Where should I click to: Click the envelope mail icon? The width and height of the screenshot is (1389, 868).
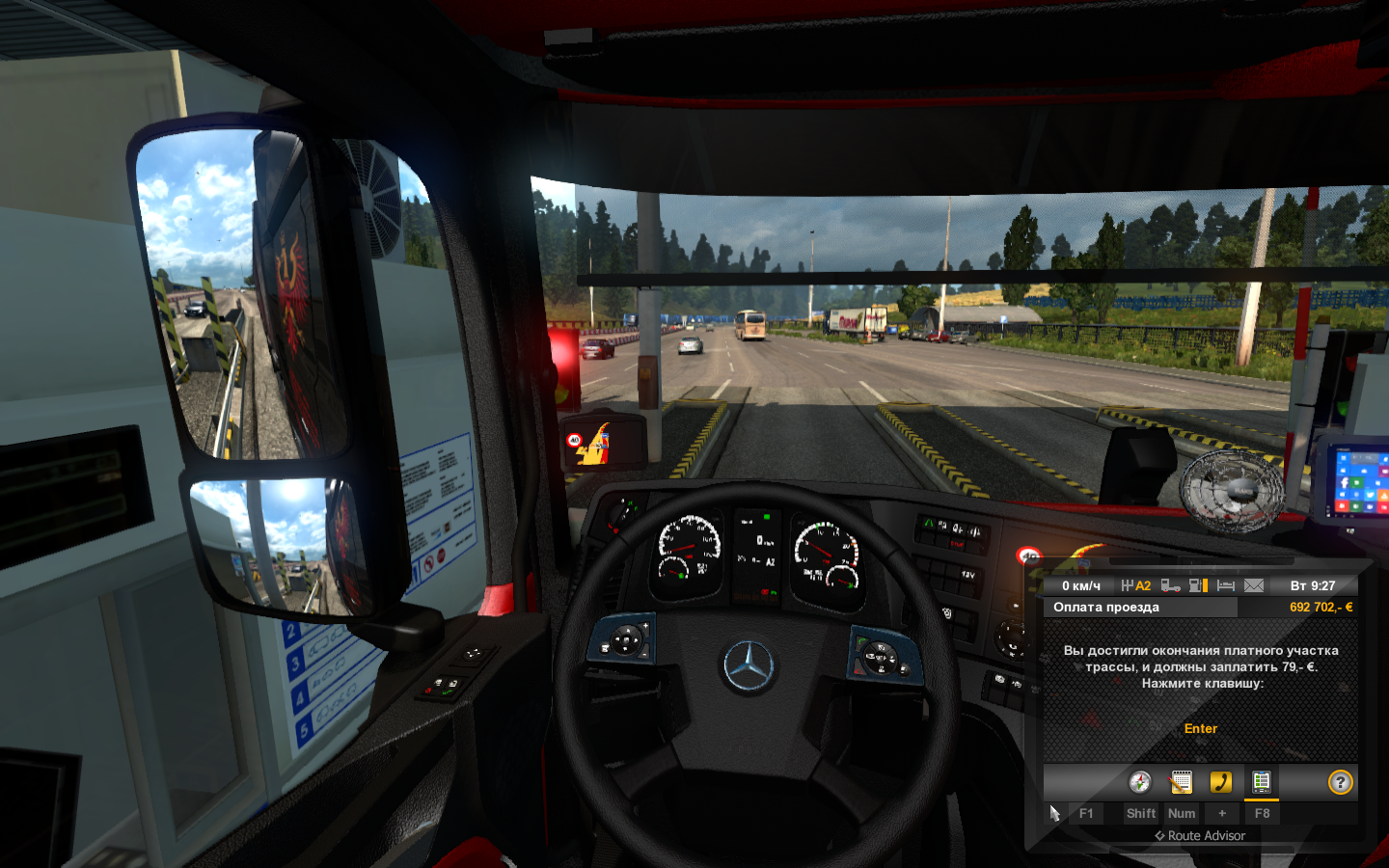tap(1254, 585)
